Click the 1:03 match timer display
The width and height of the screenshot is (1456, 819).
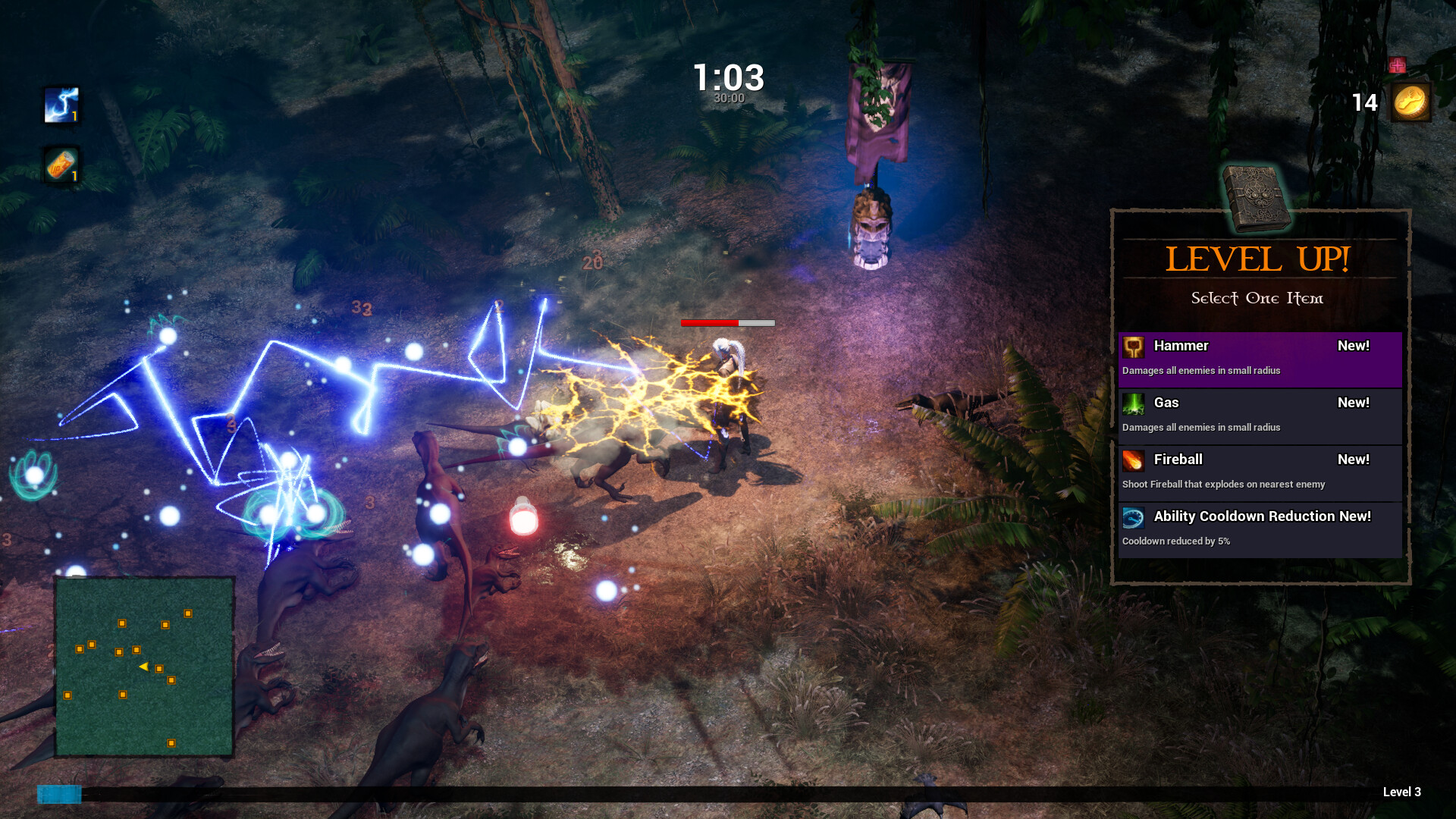[x=728, y=78]
